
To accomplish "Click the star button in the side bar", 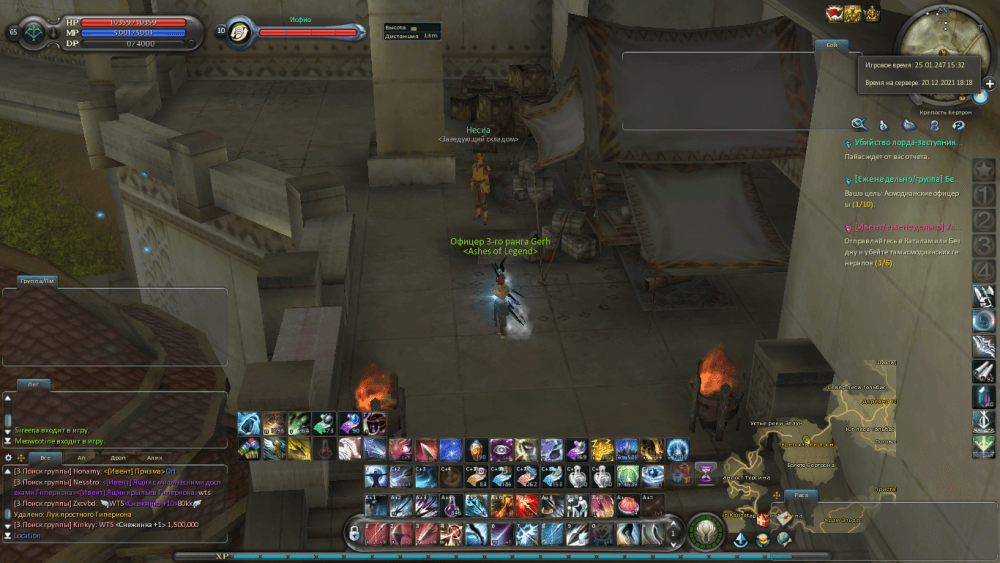I will [984, 169].
